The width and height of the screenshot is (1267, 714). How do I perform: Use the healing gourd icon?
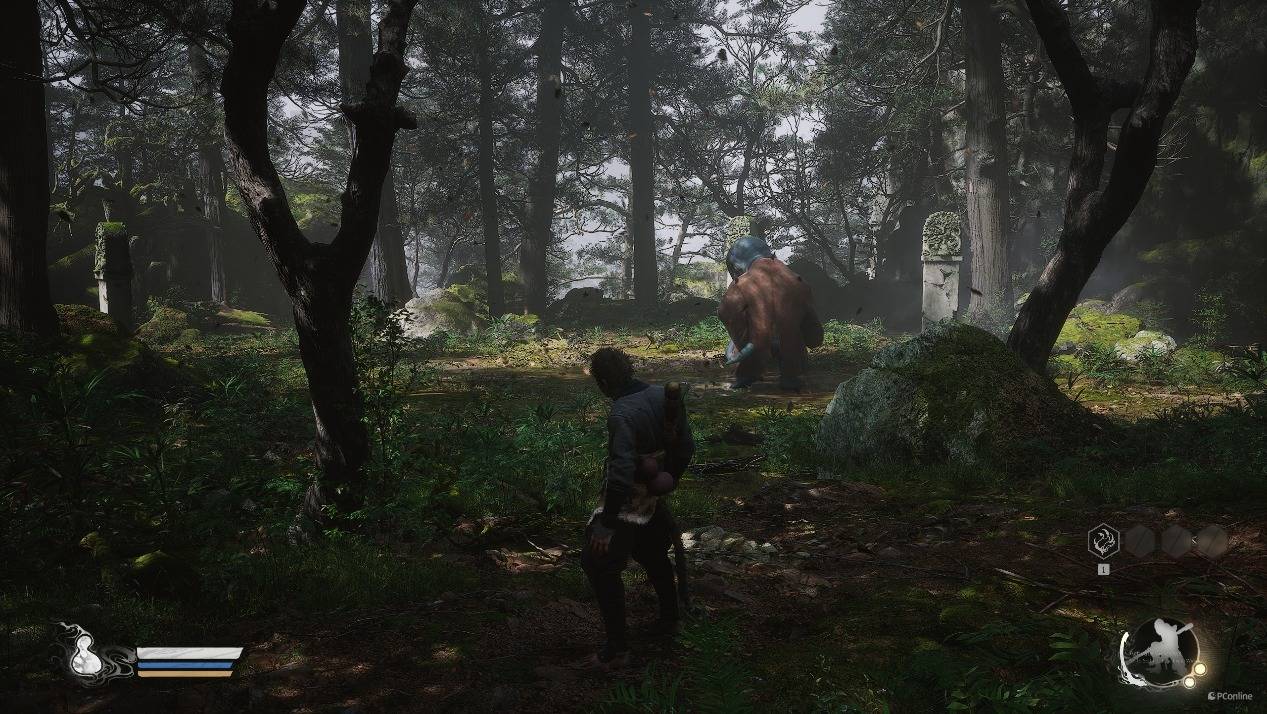click(x=80, y=655)
